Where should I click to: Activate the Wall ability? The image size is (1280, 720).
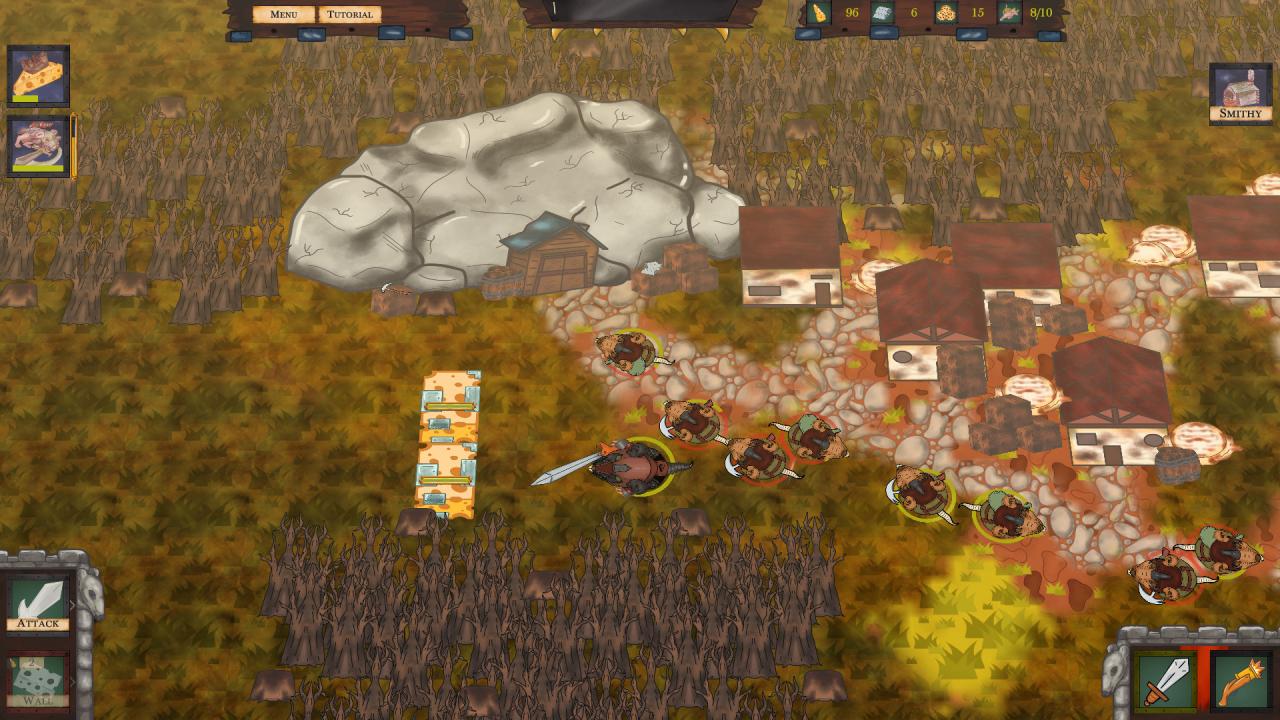click(39, 681)
